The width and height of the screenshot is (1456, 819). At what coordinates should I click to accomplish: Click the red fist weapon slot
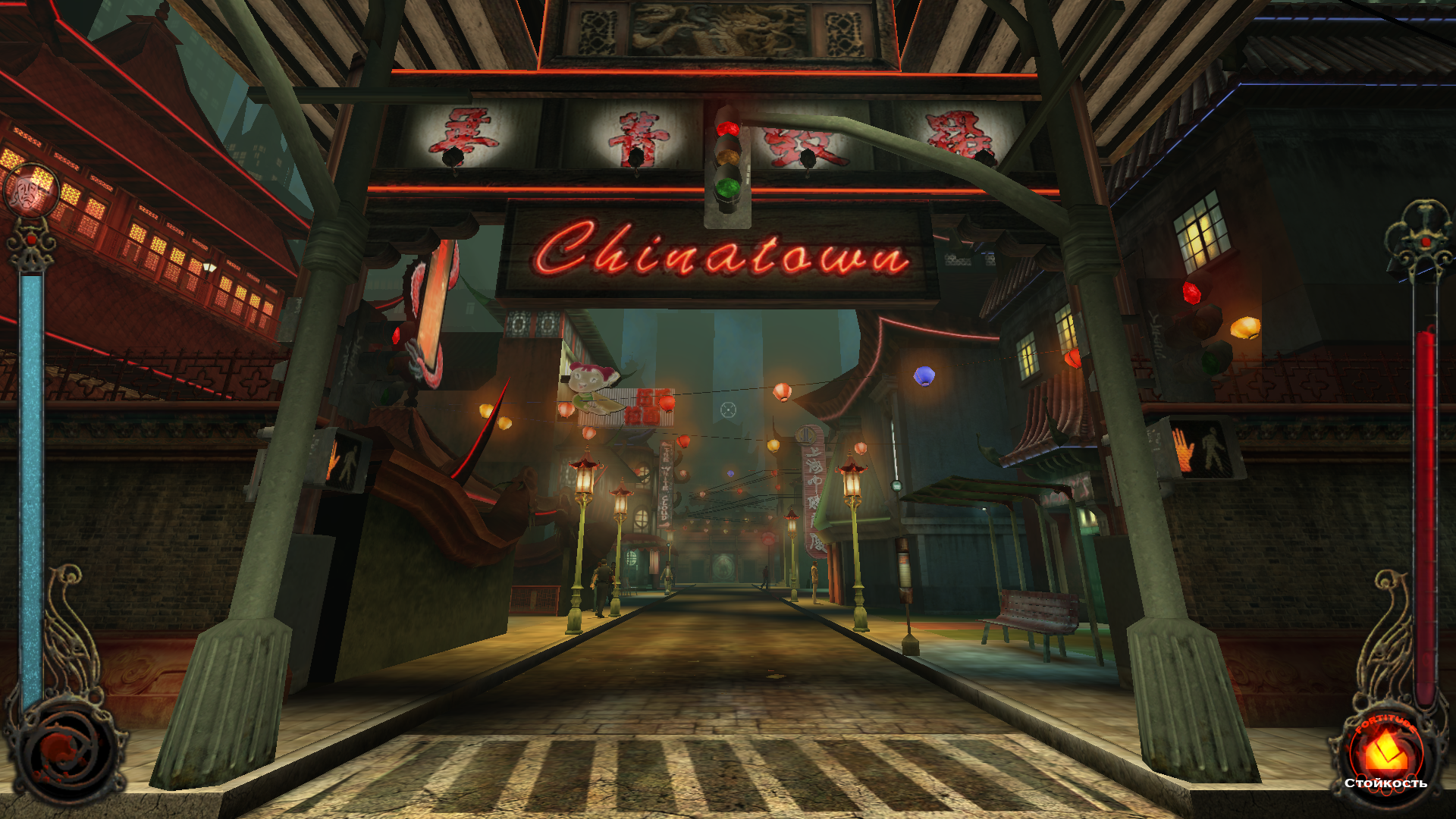click(66, 751)
